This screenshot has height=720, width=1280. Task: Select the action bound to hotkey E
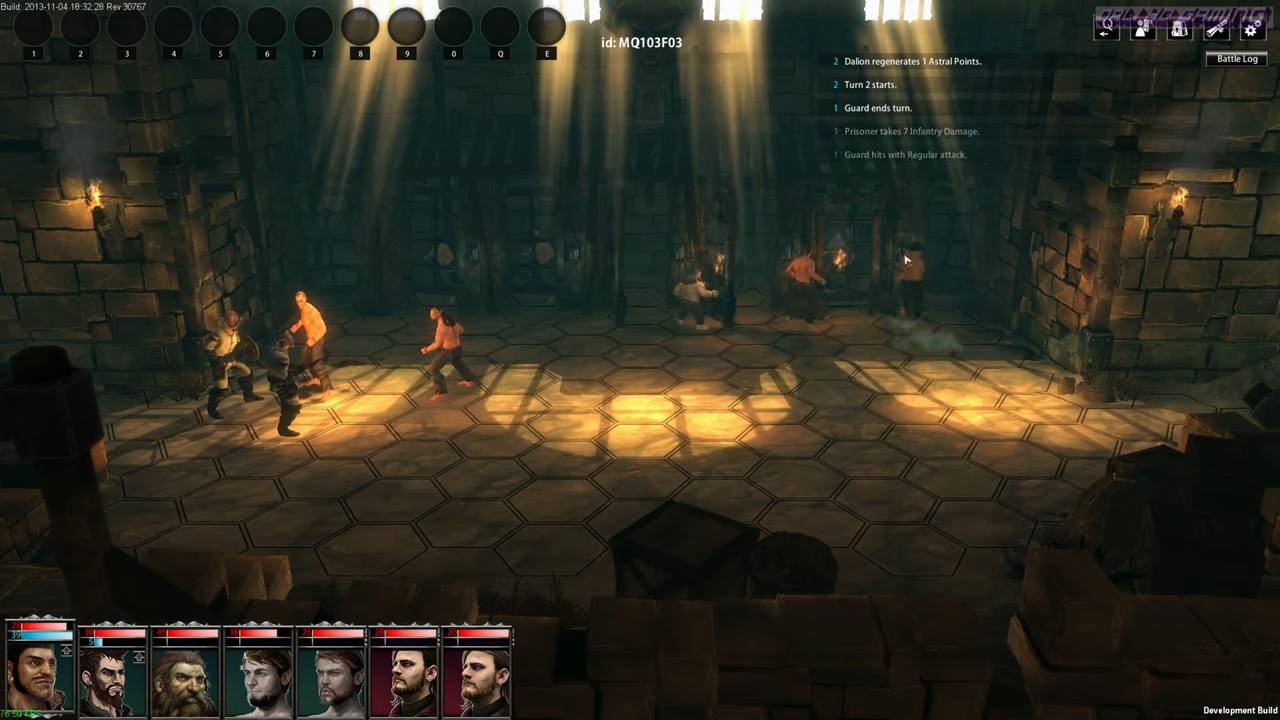coord(546,28)
